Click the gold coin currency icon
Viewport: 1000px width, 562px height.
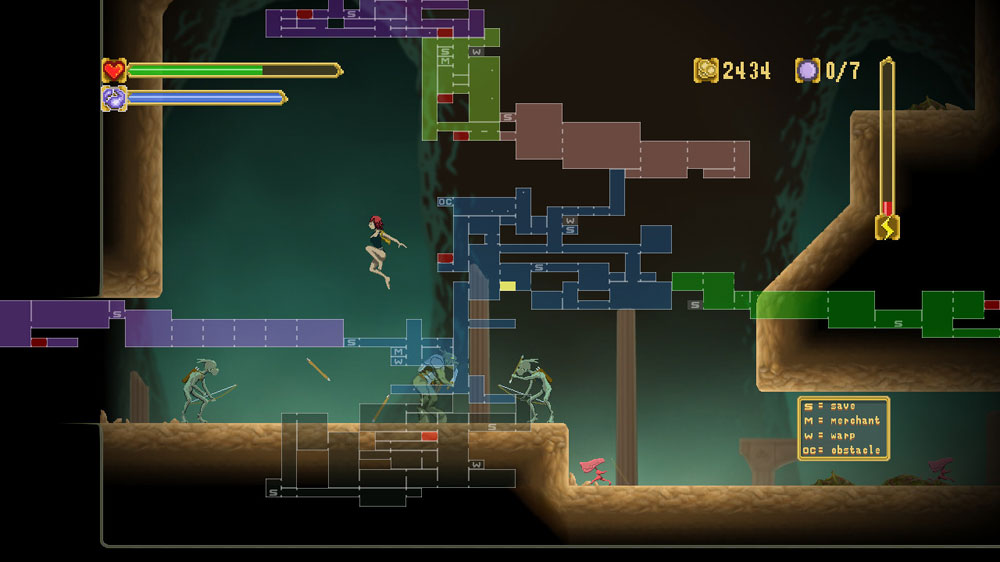[706, 70]
